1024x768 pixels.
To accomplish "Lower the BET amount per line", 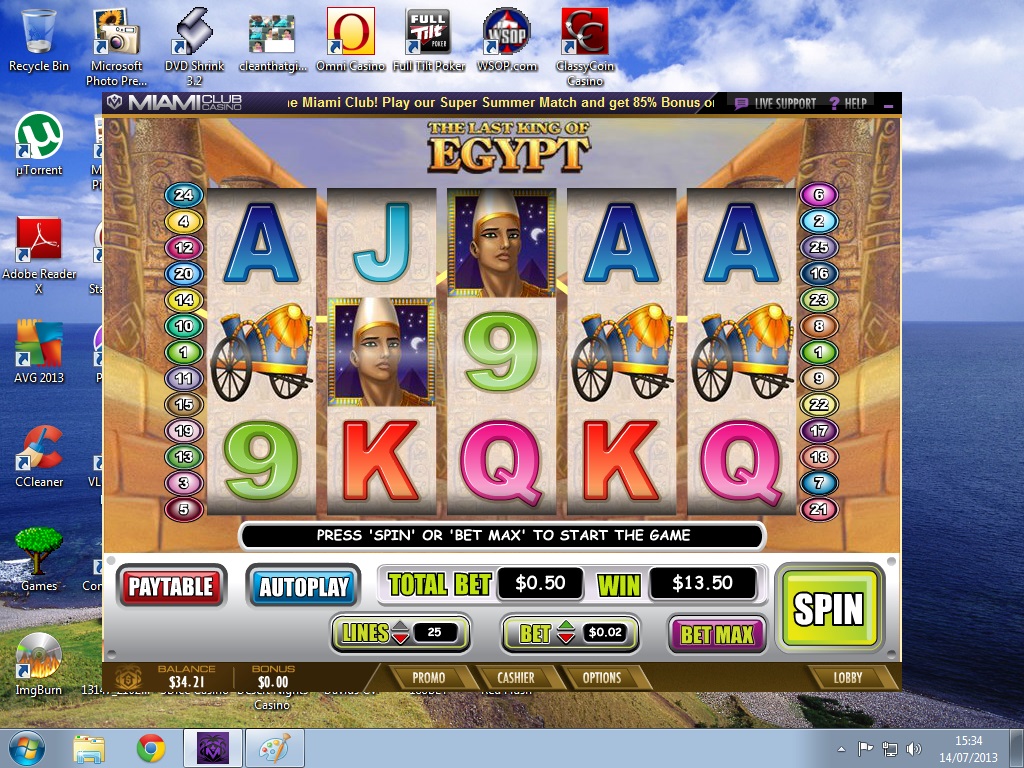I will click(x=565, y=638).
